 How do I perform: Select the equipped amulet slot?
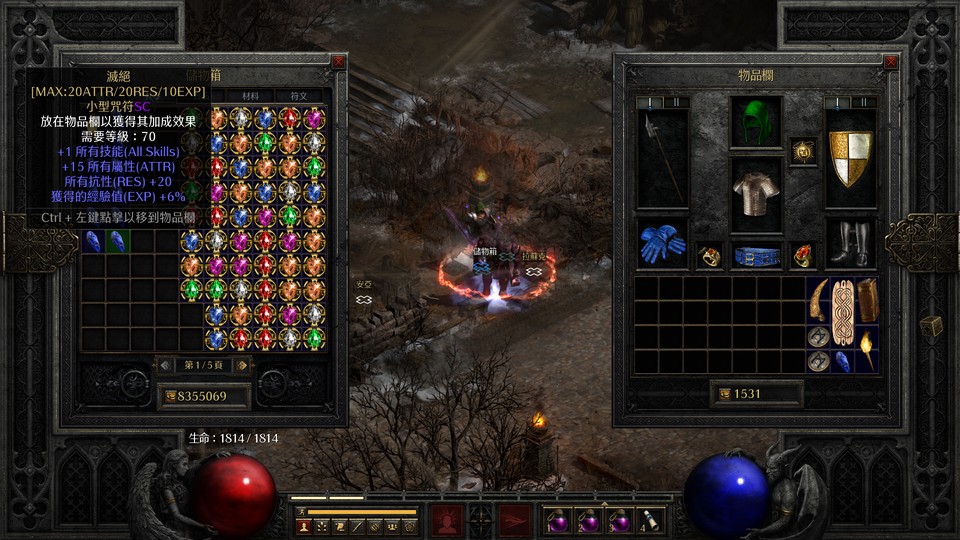point(803,152)
